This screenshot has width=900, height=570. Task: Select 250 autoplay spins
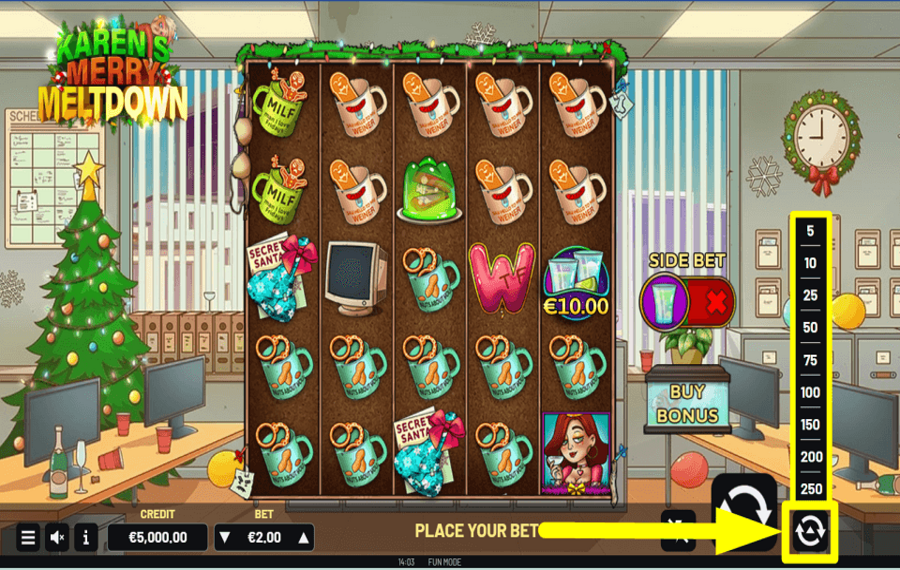pos(809,489)
